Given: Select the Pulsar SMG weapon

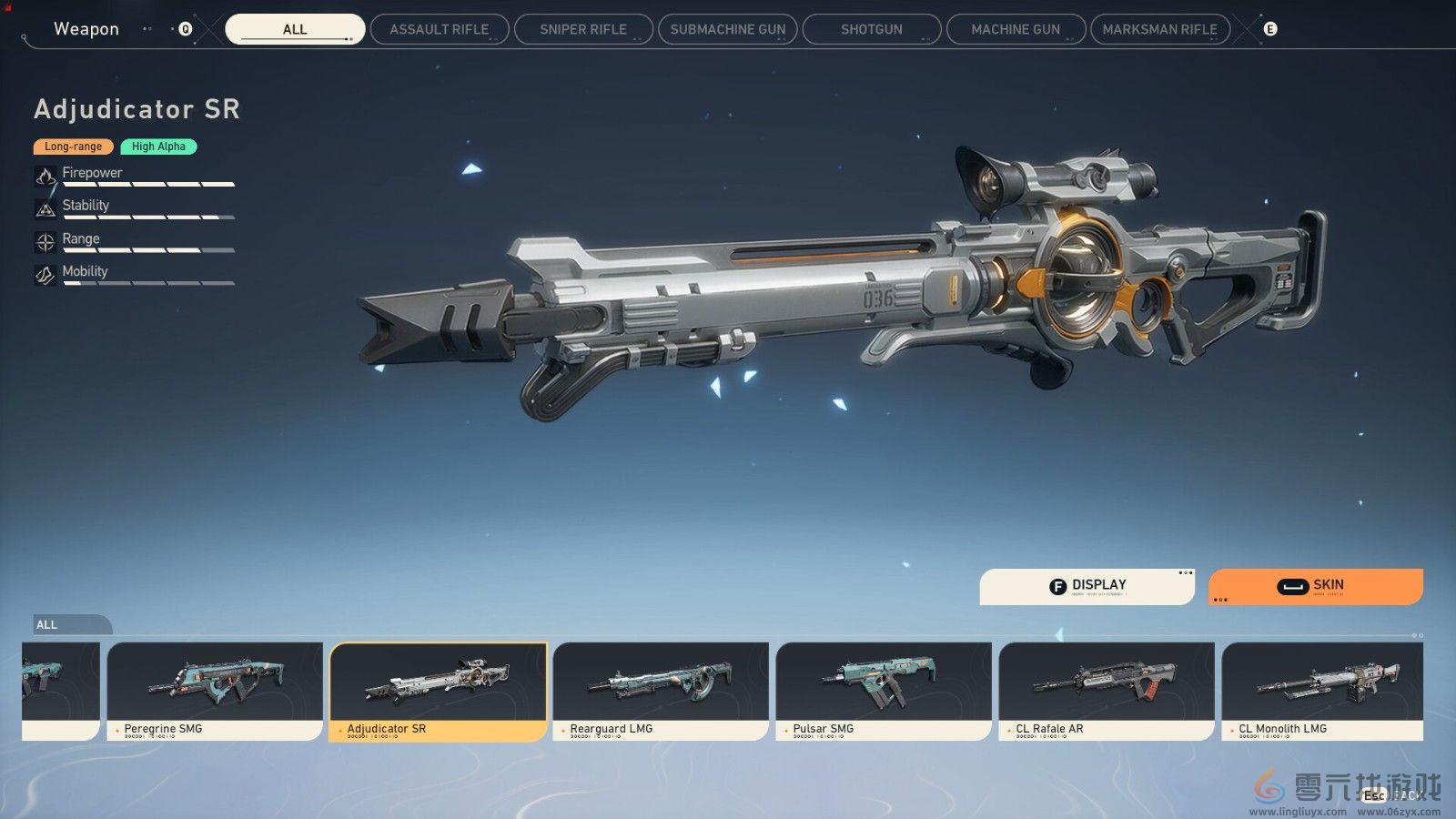Looking at the screenshot, I should pos(884,690).
